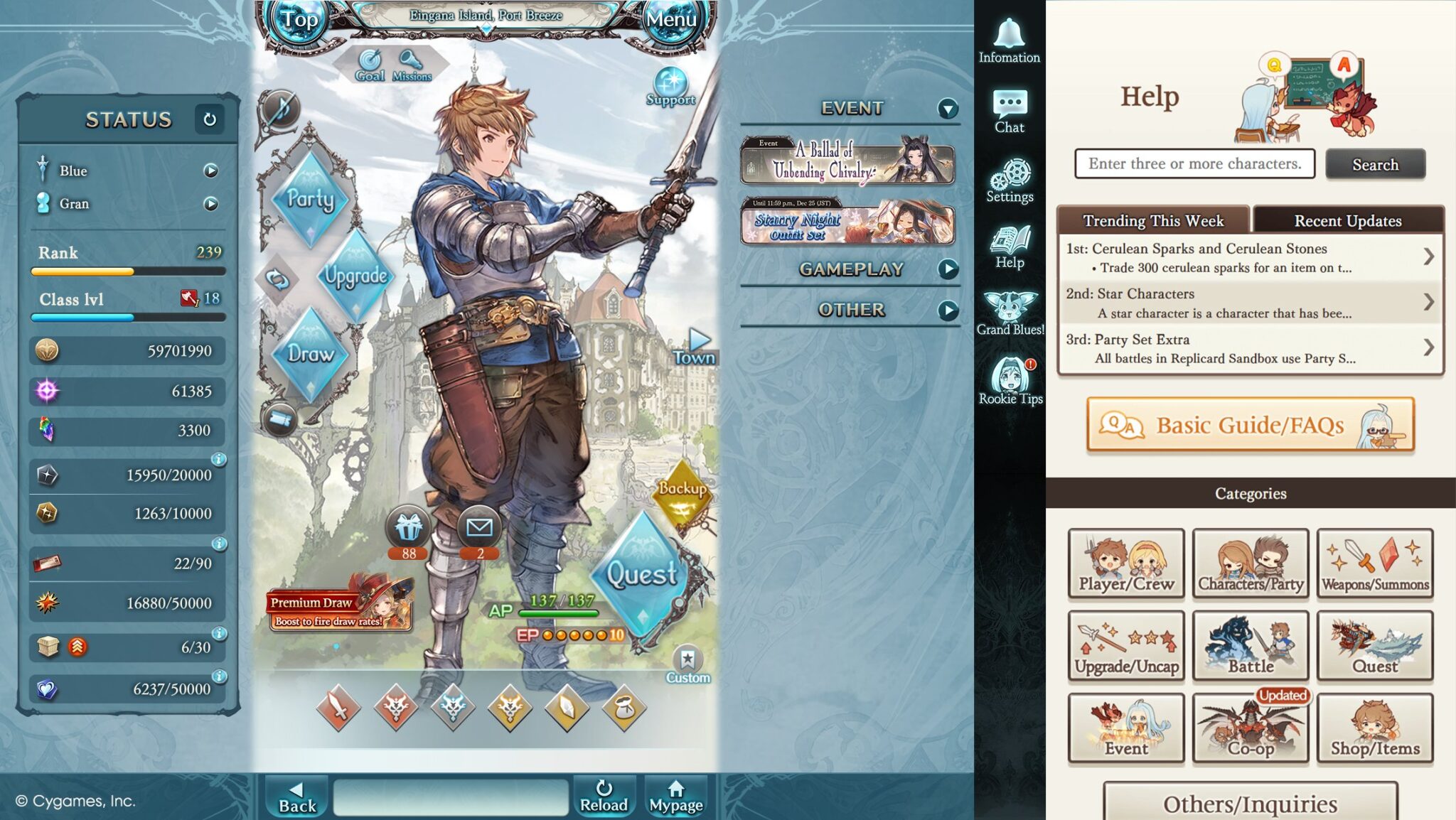This screenshot has height=820, width=1456.
Task: Open Chat from the sidebar
Action: (1010, 110)
